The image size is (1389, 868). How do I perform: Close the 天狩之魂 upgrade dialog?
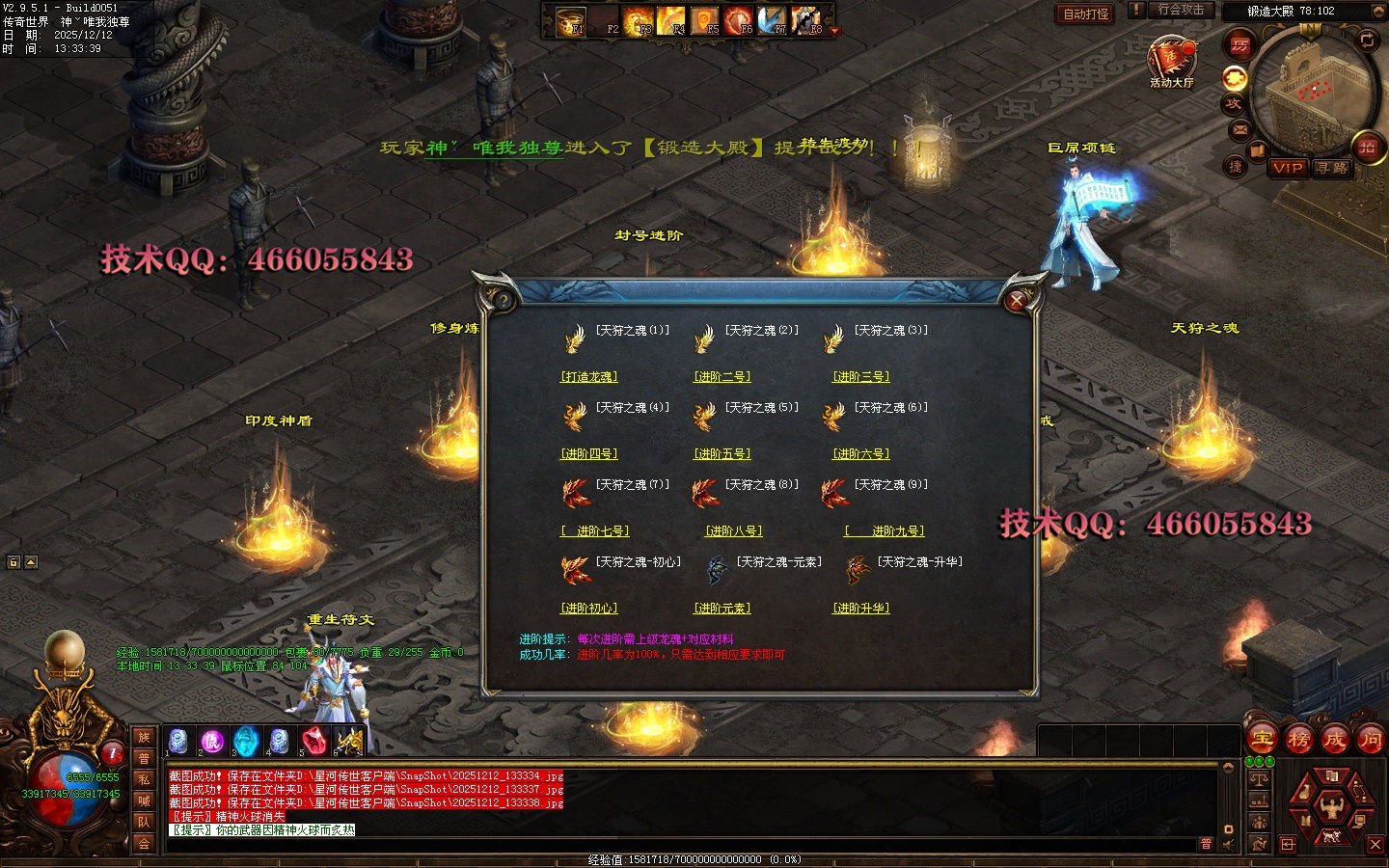[x=1016, y=301]
